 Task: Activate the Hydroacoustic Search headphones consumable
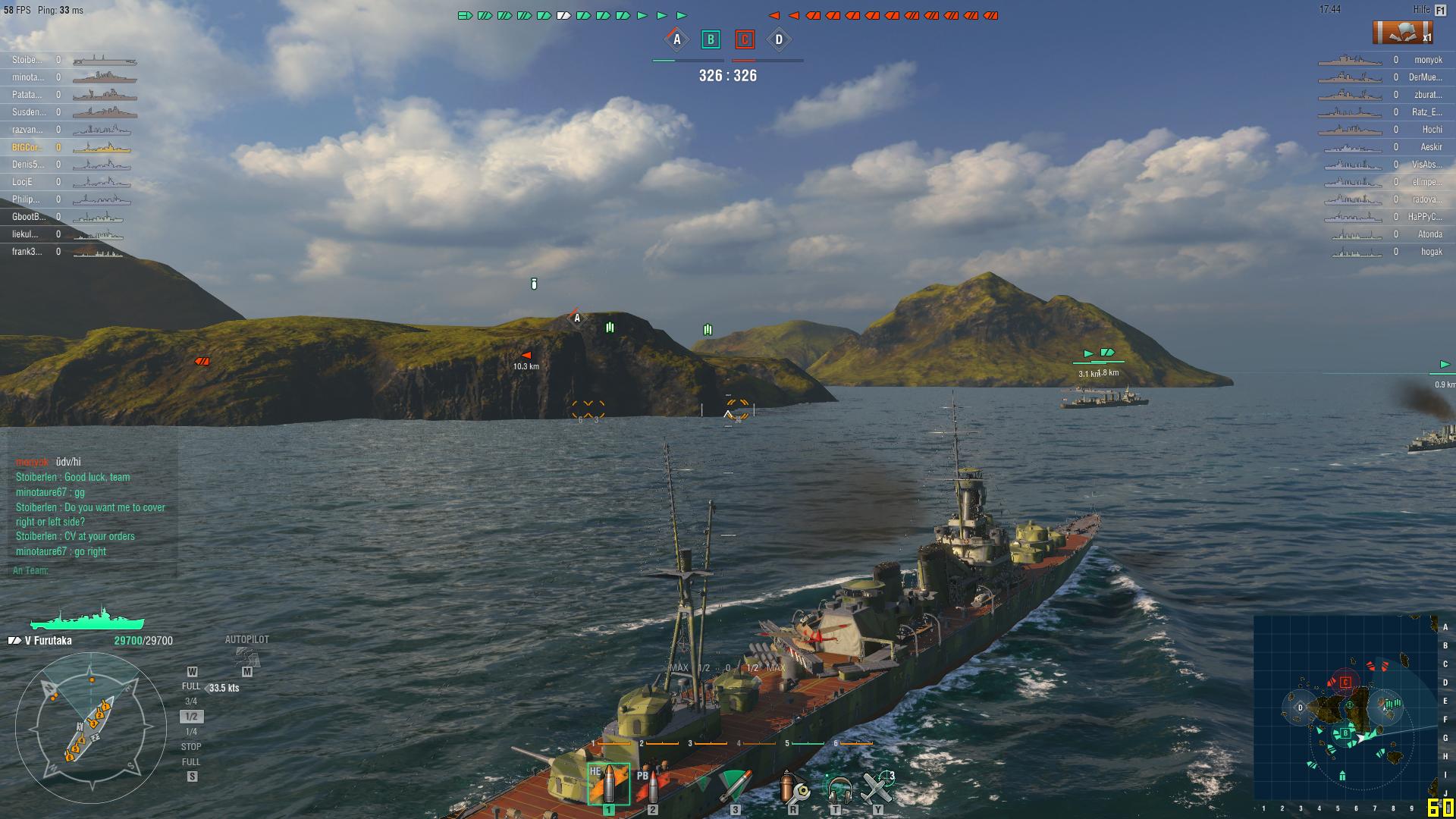[837, 789]
